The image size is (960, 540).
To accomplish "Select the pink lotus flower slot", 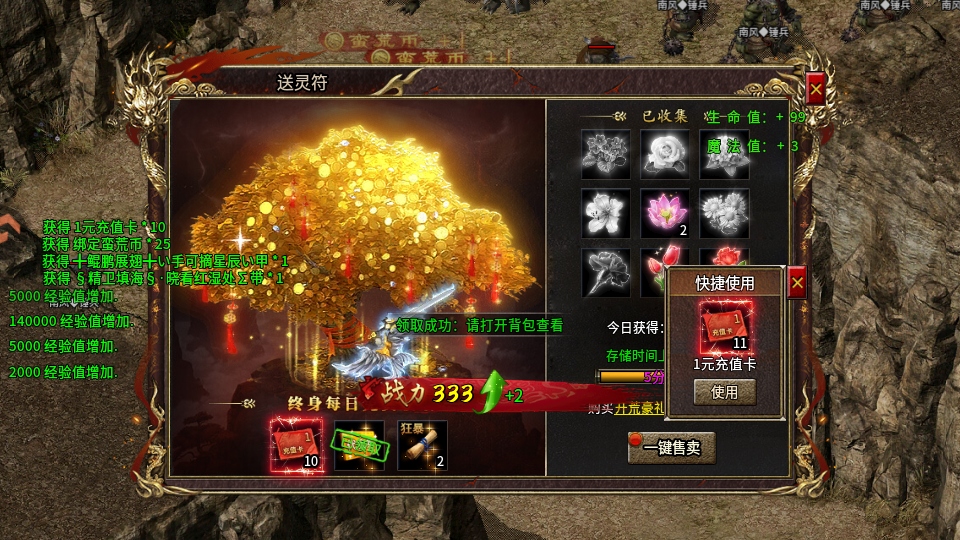I will click(665, 212).
